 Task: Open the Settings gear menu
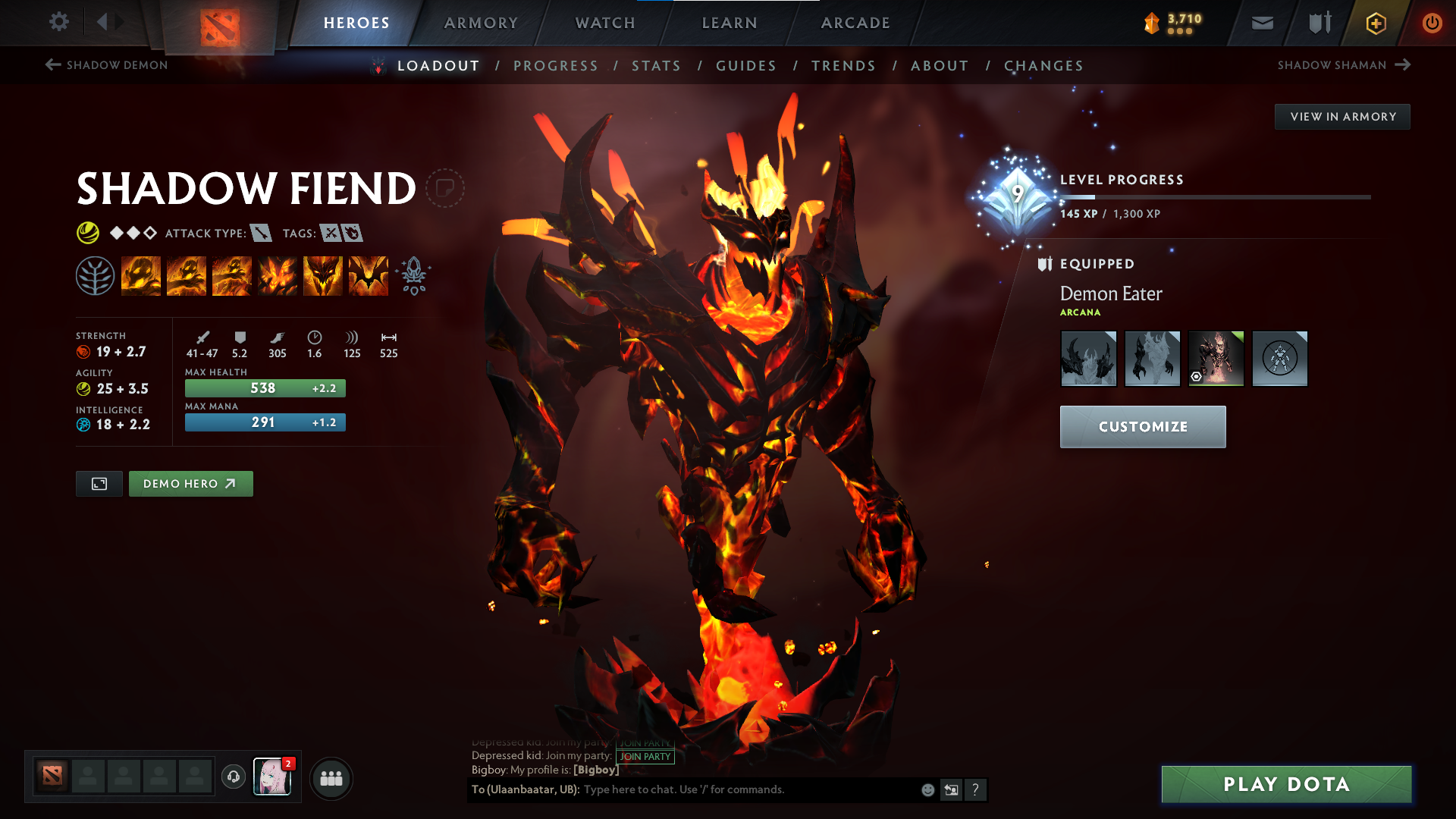click(59, 22)
